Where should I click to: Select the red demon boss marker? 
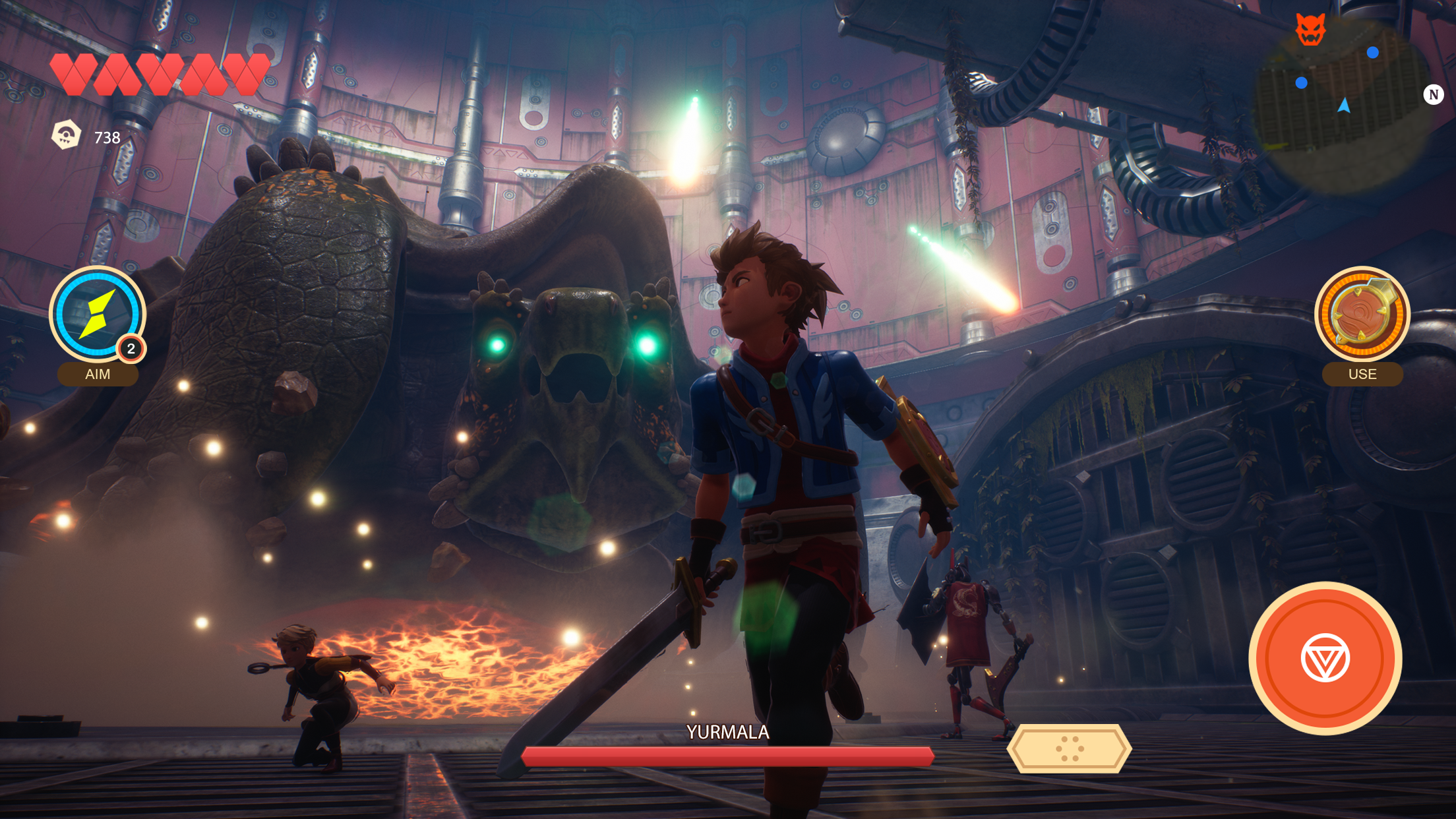(x=1310, y=30)
